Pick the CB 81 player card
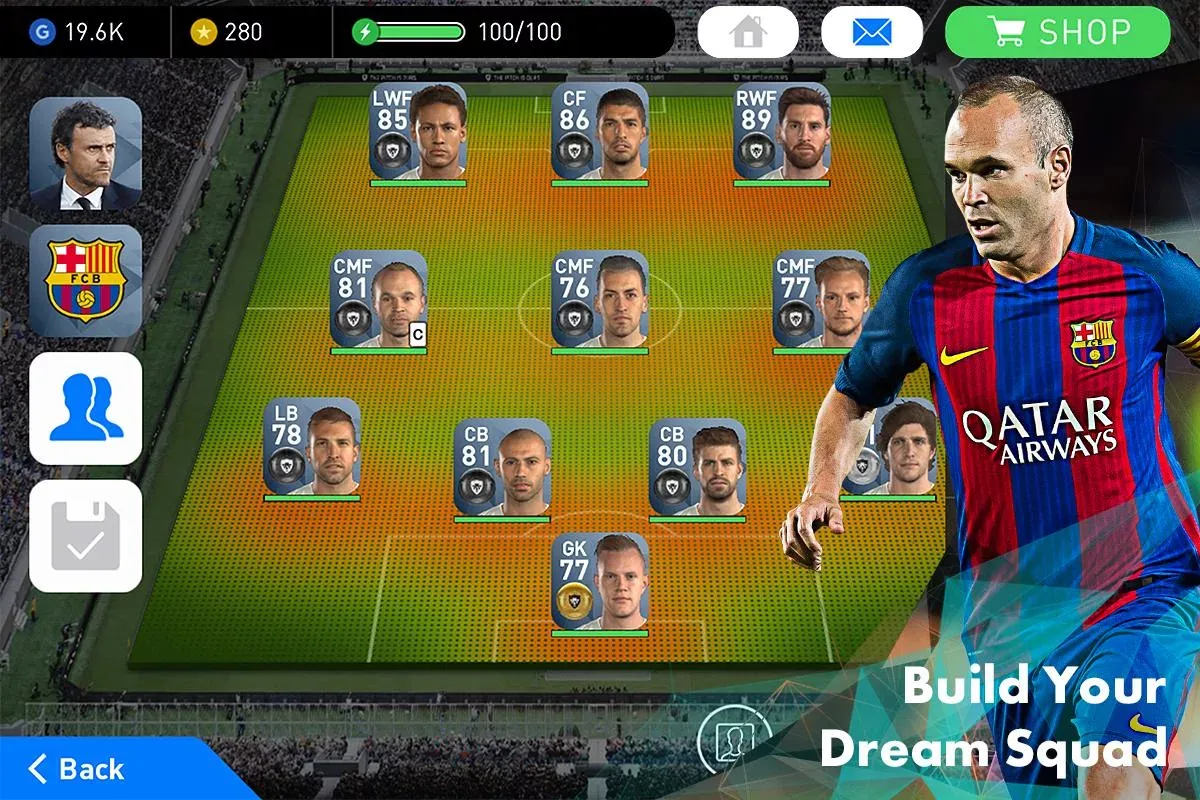Image resolution: width=1200 pixels, height=800 pixels. point(502,468)
